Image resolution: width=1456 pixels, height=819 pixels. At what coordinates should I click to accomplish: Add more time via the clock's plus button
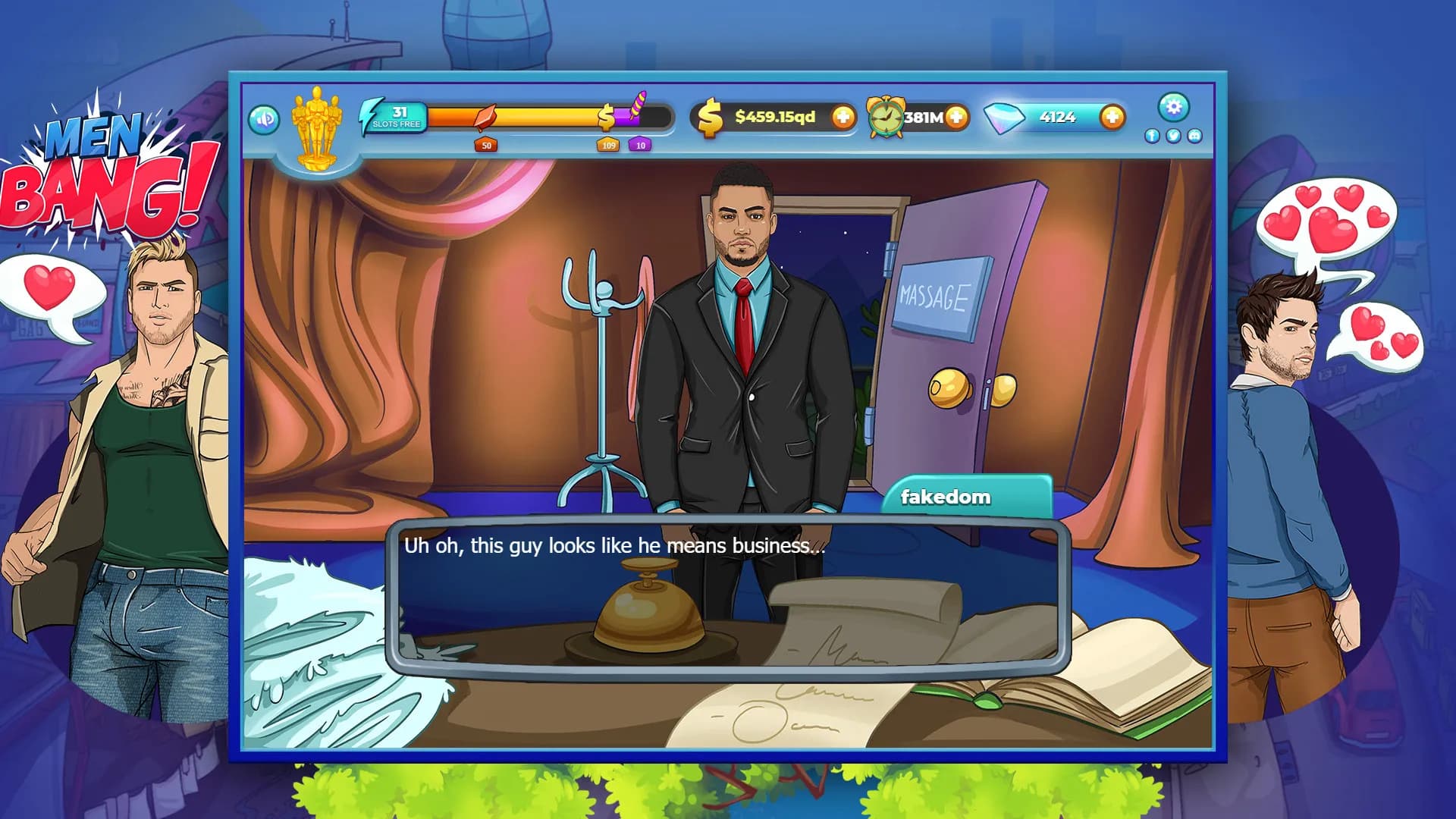point(956,118)
